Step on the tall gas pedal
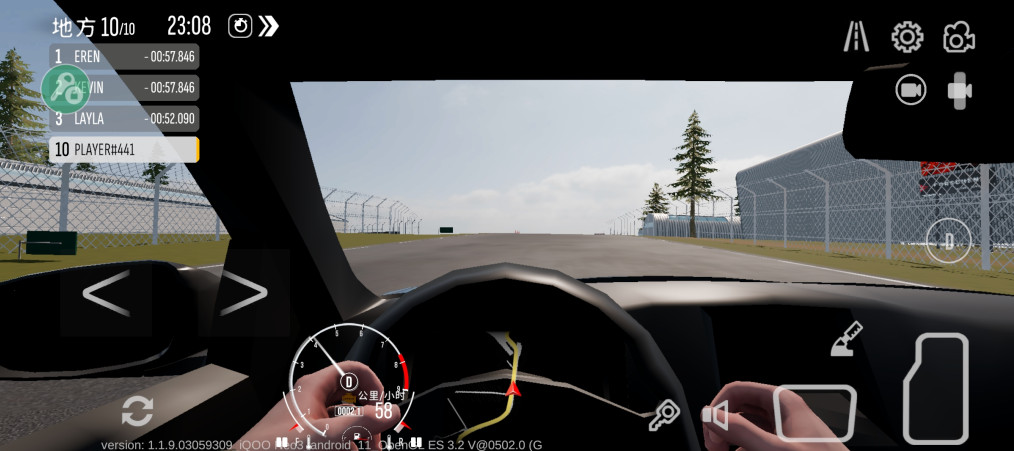 click(937, 388)
